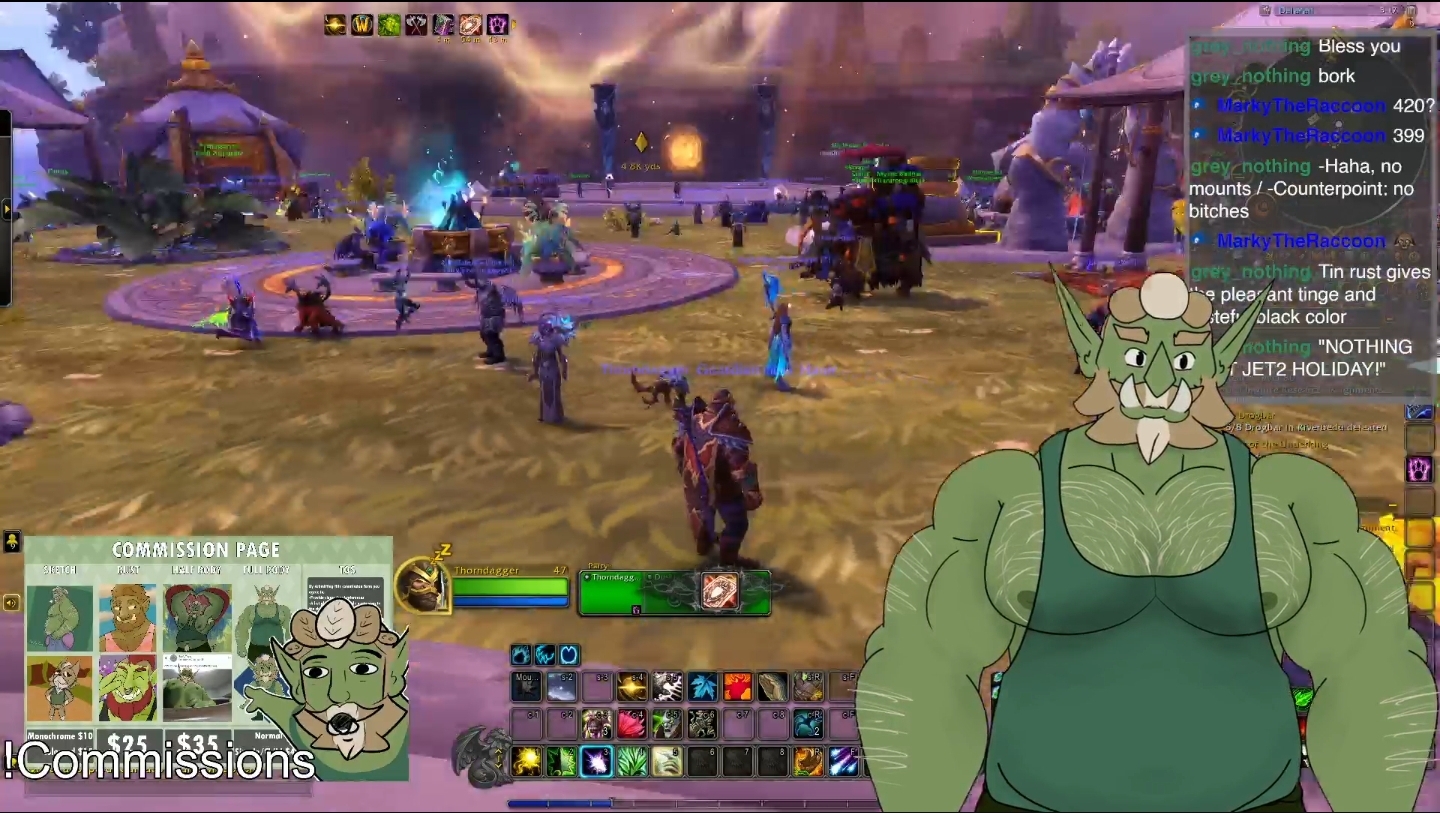Activate the moonlit night sky ability

click(562, 687)
